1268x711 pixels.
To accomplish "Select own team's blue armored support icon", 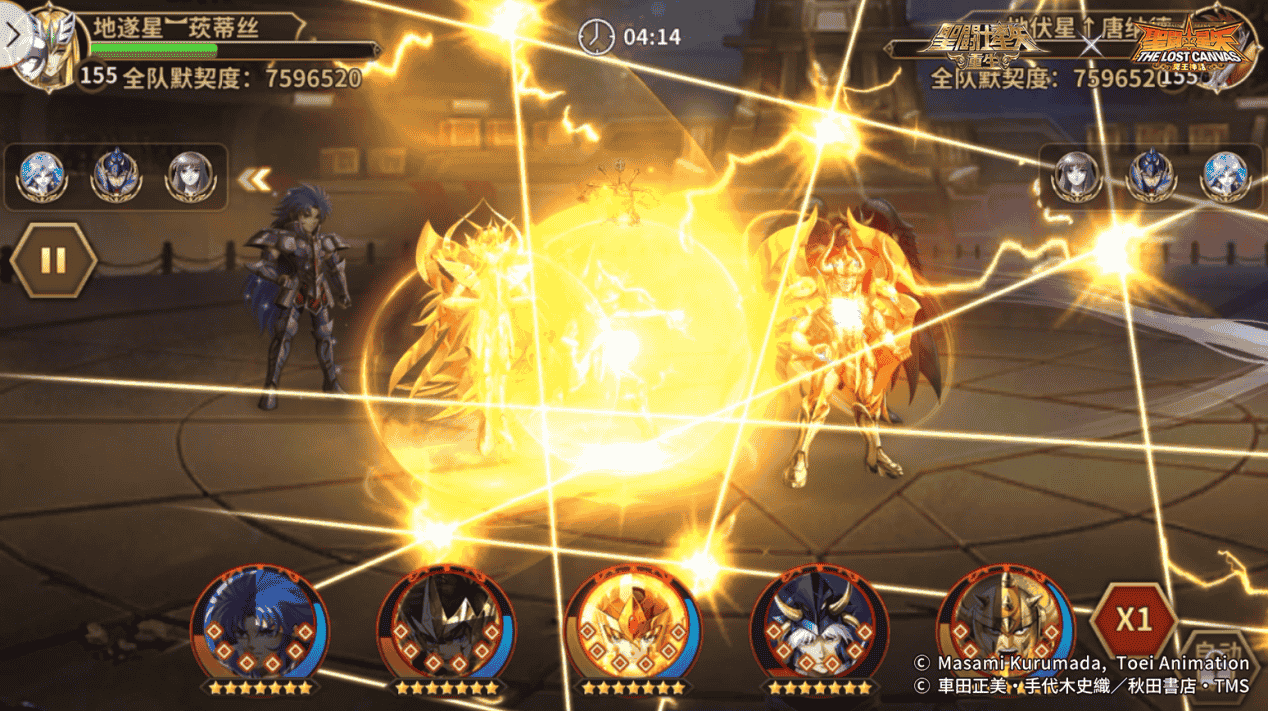I will coord(116,176).
